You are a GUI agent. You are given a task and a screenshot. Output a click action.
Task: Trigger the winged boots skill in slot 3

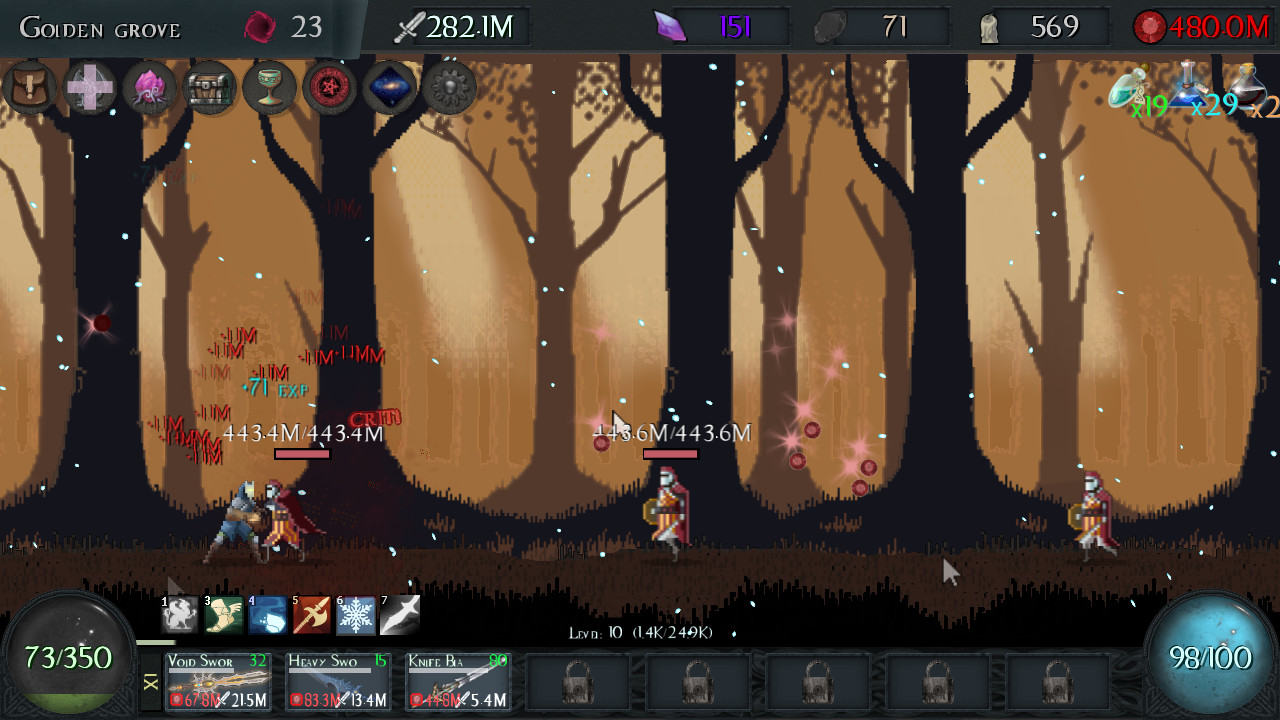click(x=221, y=614)
